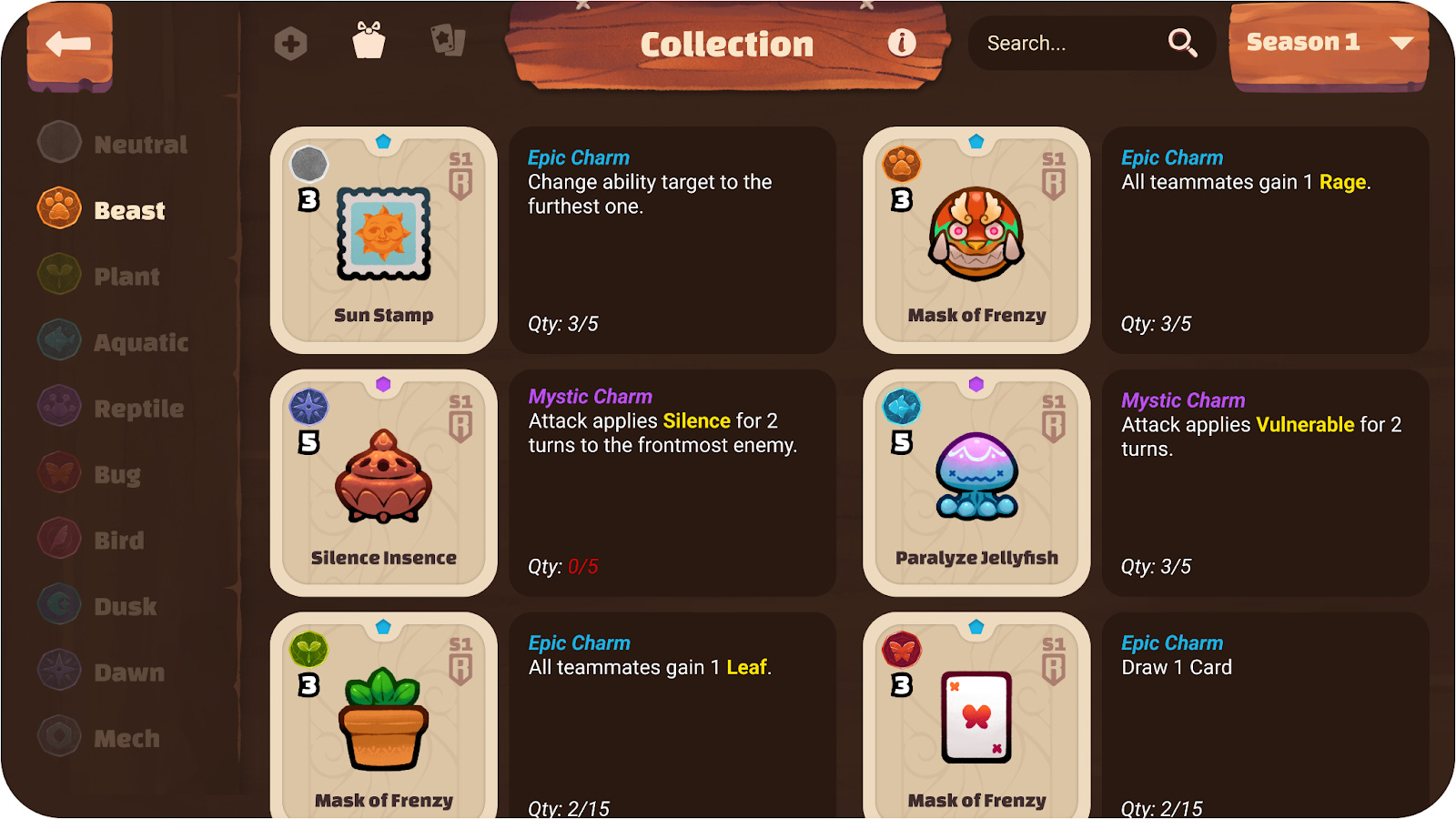Click the Aquatic filter icon
Viewport: 1456px width, 819px height.
tap(58, 340)
